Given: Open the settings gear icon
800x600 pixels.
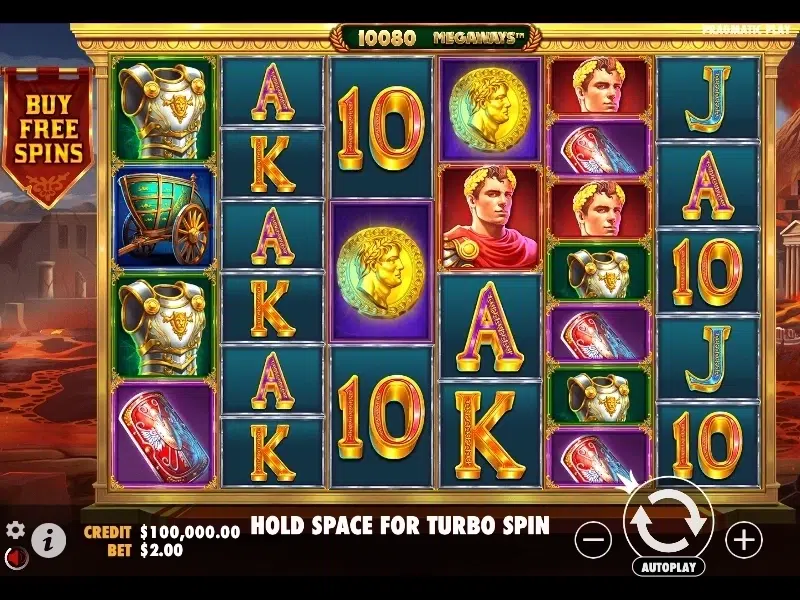Looking at the screenshot, I should coord(15,530).
